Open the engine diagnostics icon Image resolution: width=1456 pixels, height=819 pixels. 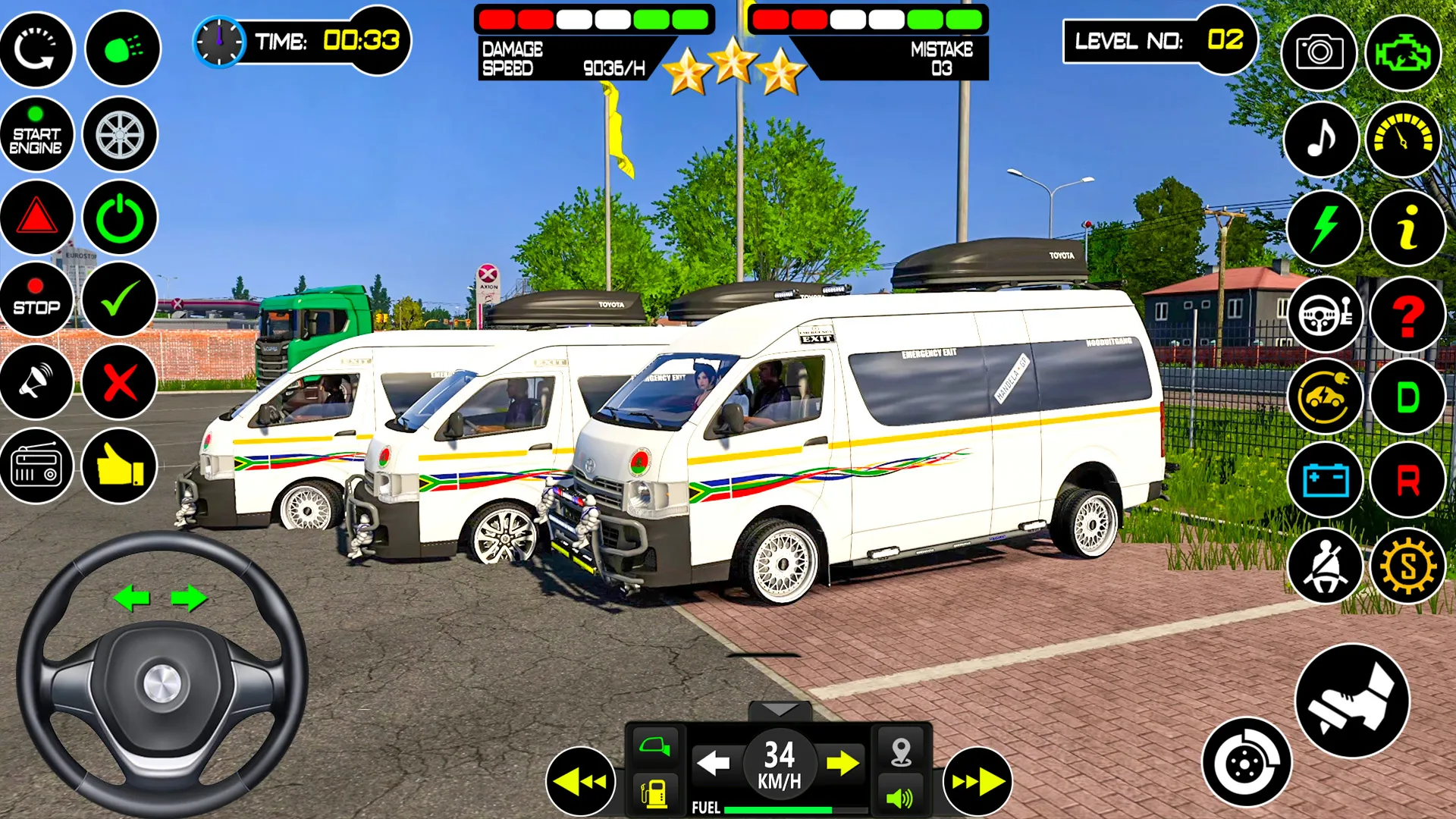pos(1402,52)
